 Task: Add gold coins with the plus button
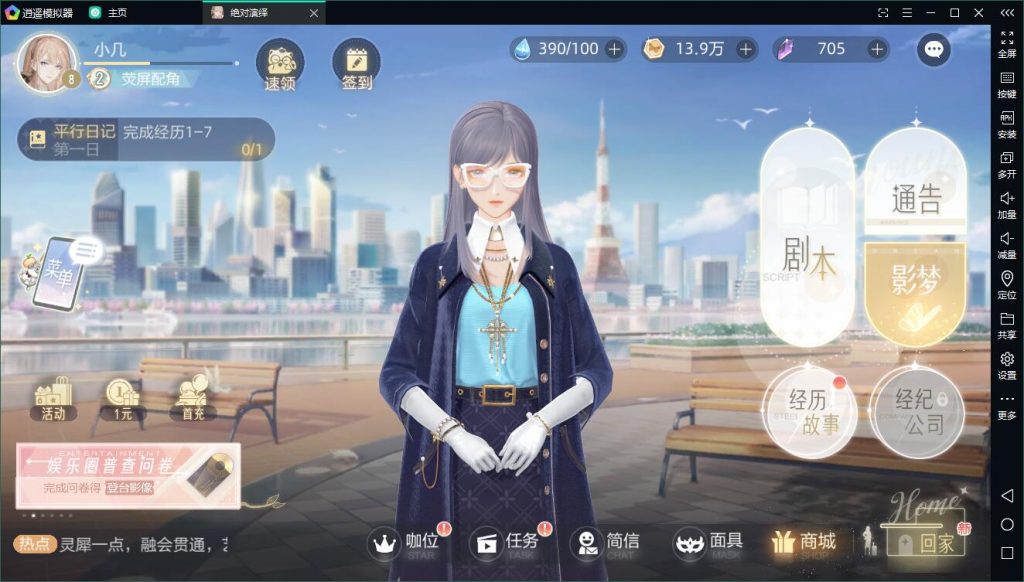click(746, 49)
